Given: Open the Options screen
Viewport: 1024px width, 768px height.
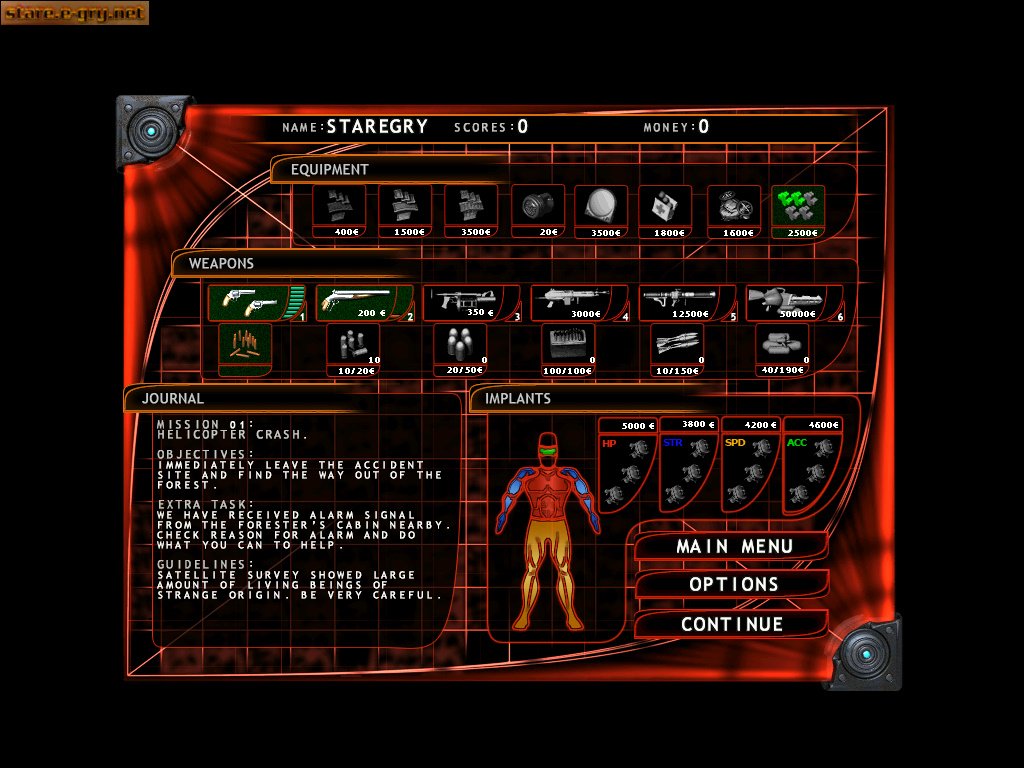Looking at the screenshot, I should 734,584.
